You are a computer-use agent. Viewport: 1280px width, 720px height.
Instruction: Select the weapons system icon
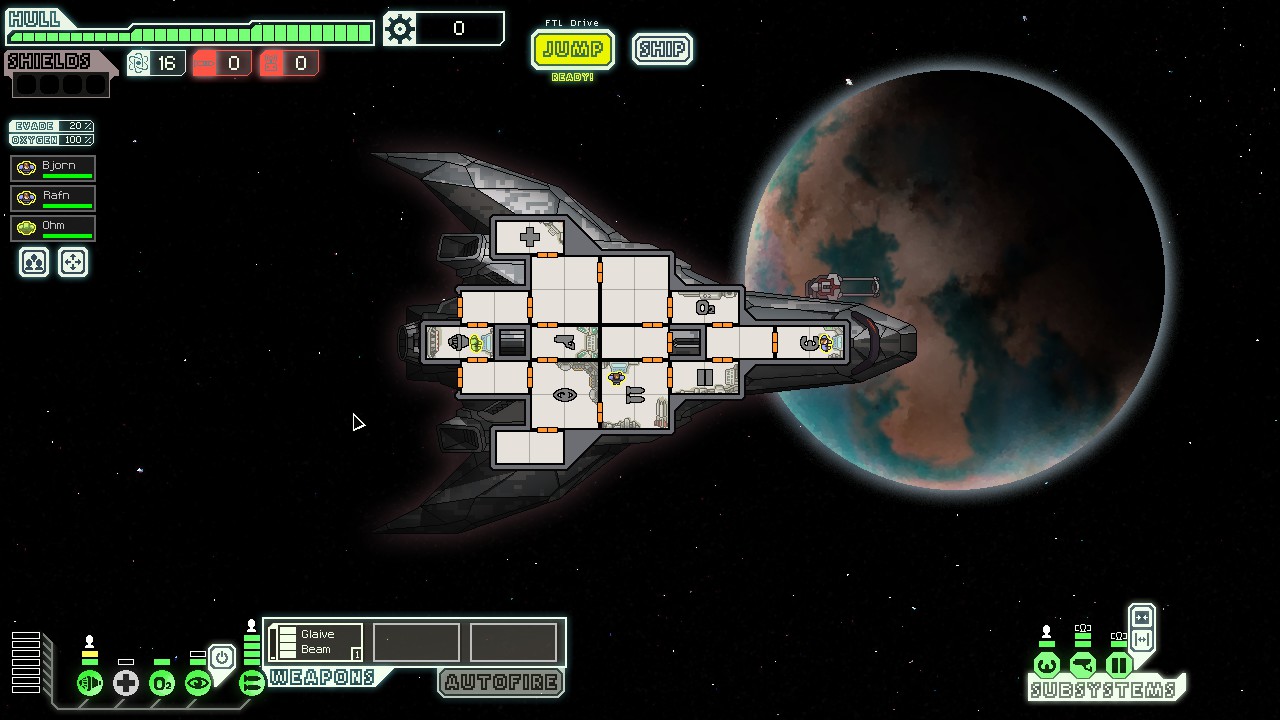pyautogui.click(x=252, y=683)
